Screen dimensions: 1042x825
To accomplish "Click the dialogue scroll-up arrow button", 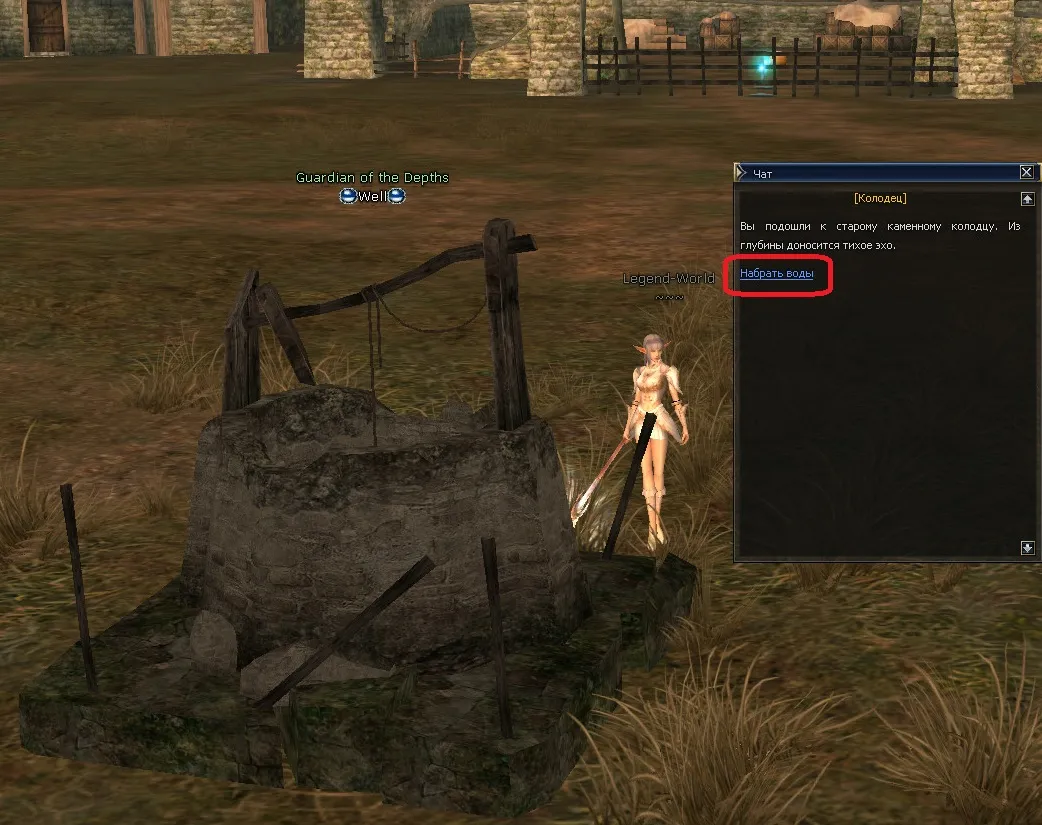I will click(x=1026, y=199).
